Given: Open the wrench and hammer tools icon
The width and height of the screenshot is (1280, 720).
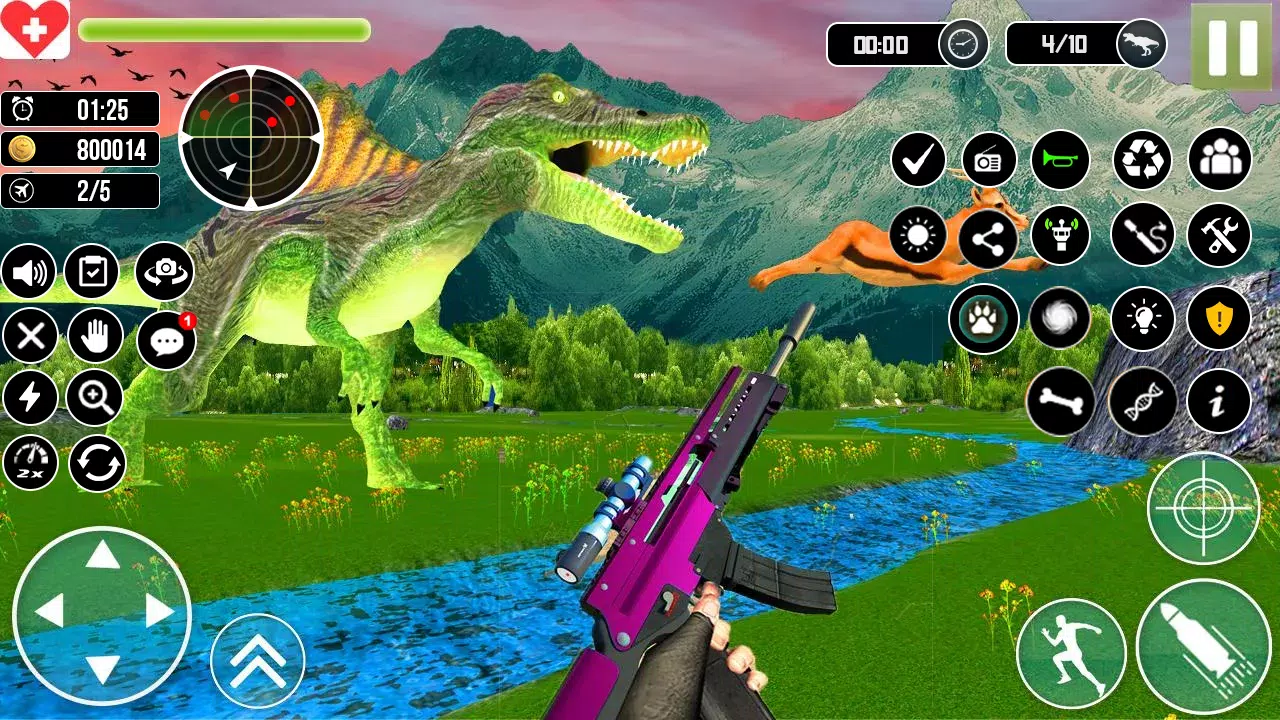Looking at the screenshot, I should tap(1219, 236).
